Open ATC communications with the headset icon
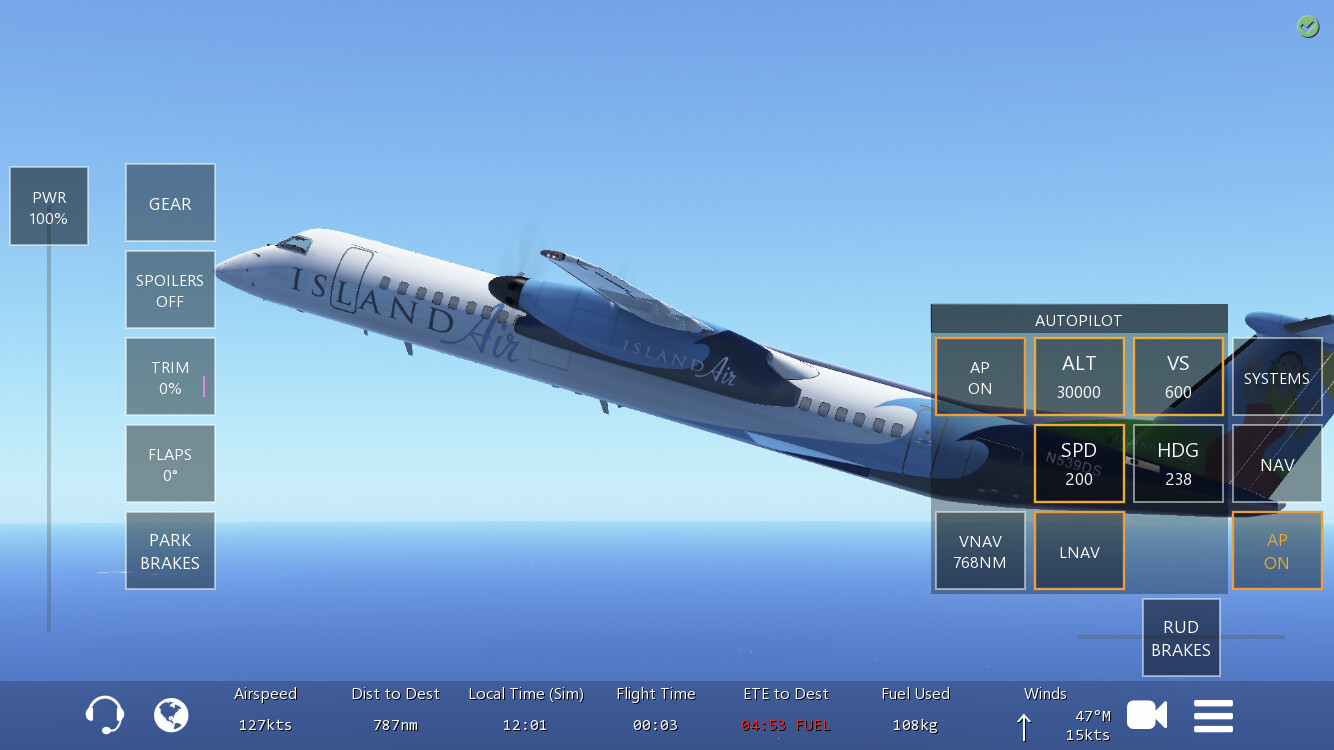This screenshot has width=1334, height=750. [105, 715]
